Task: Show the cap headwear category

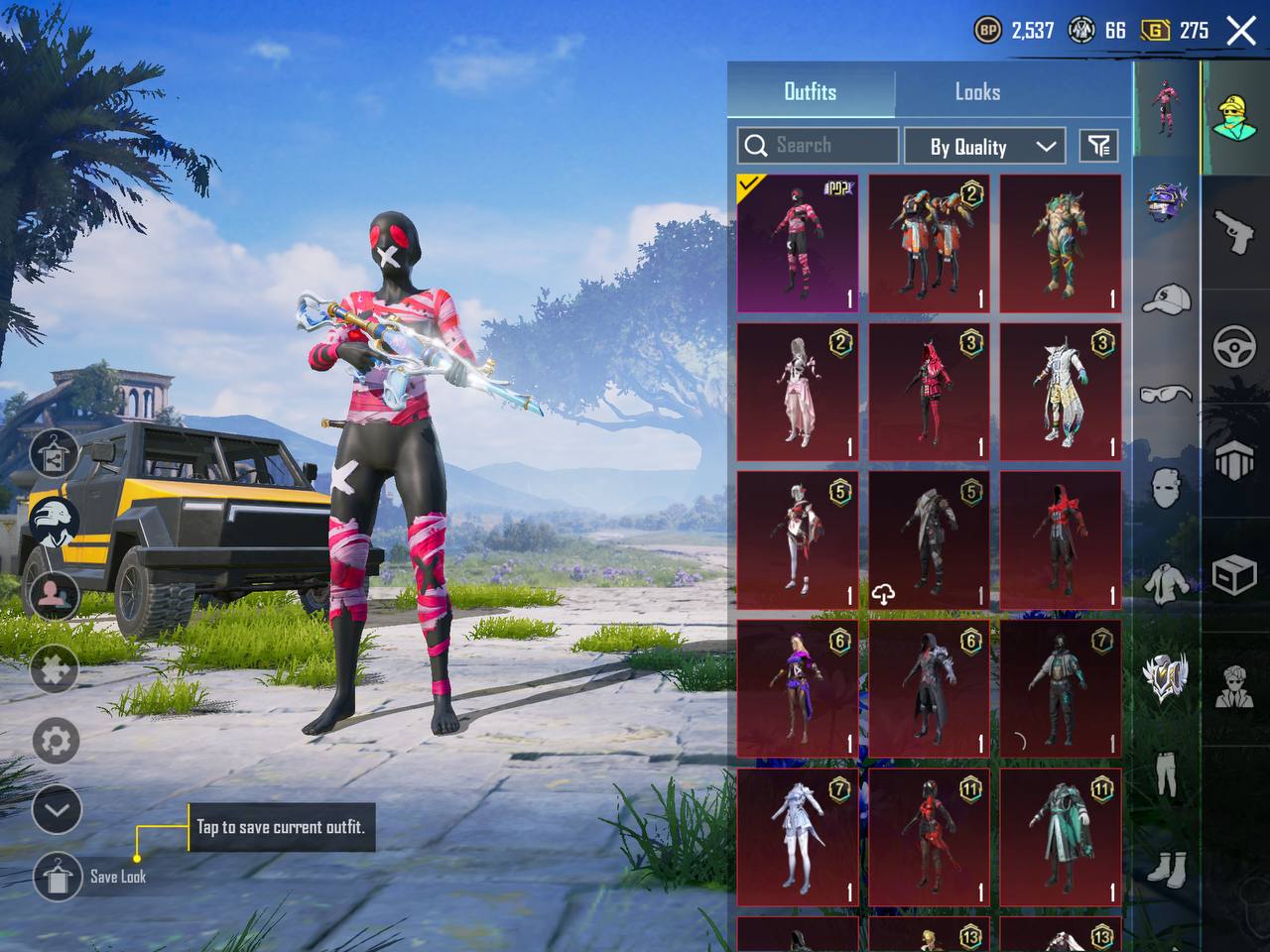Action: pyautogui.click(x=1167, y=297)
